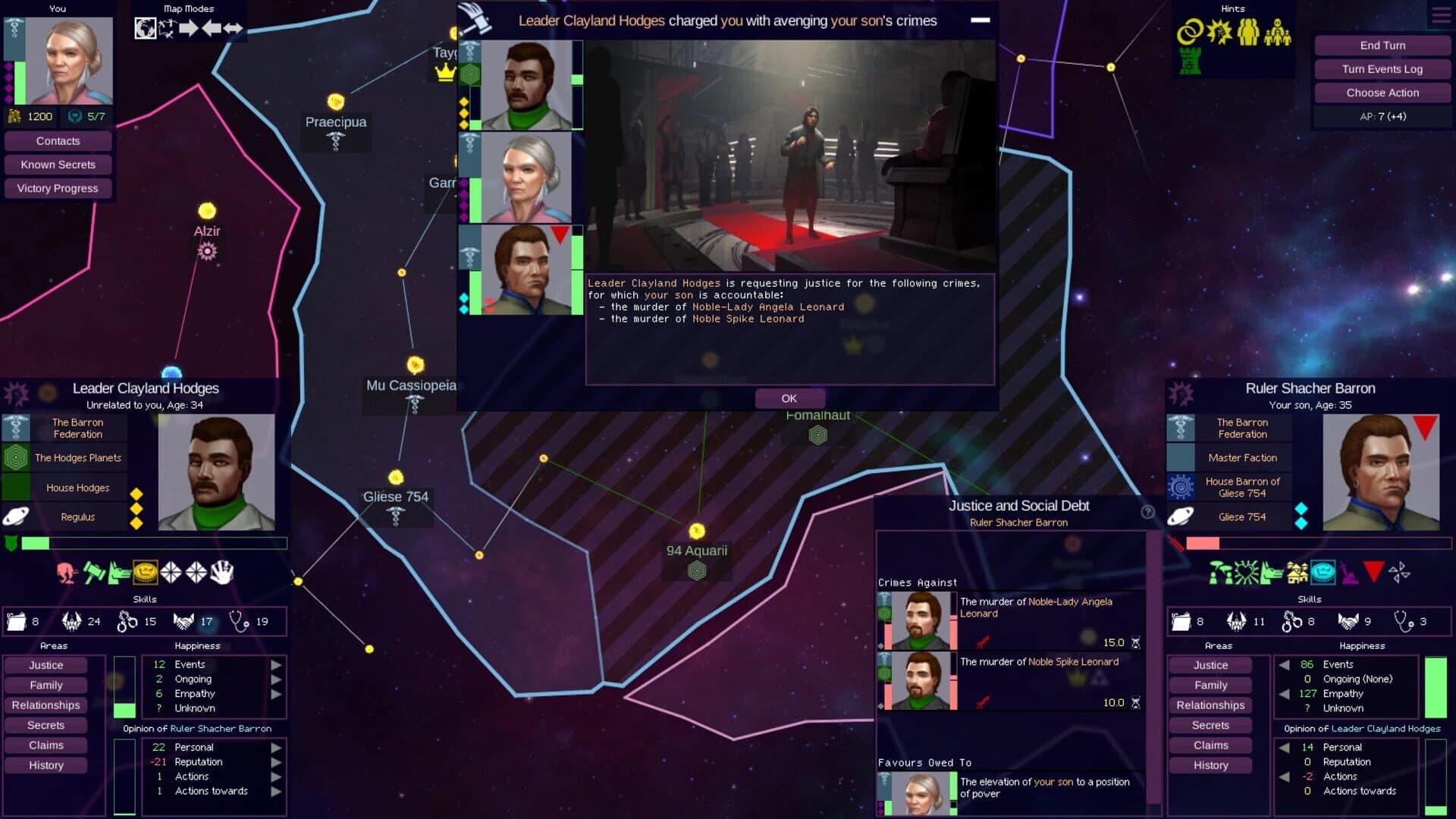Expand Personal opinion details toward Shacher Barron
Image resolution: width=1456 pixels, height=819 pixels.
(275, 747)
